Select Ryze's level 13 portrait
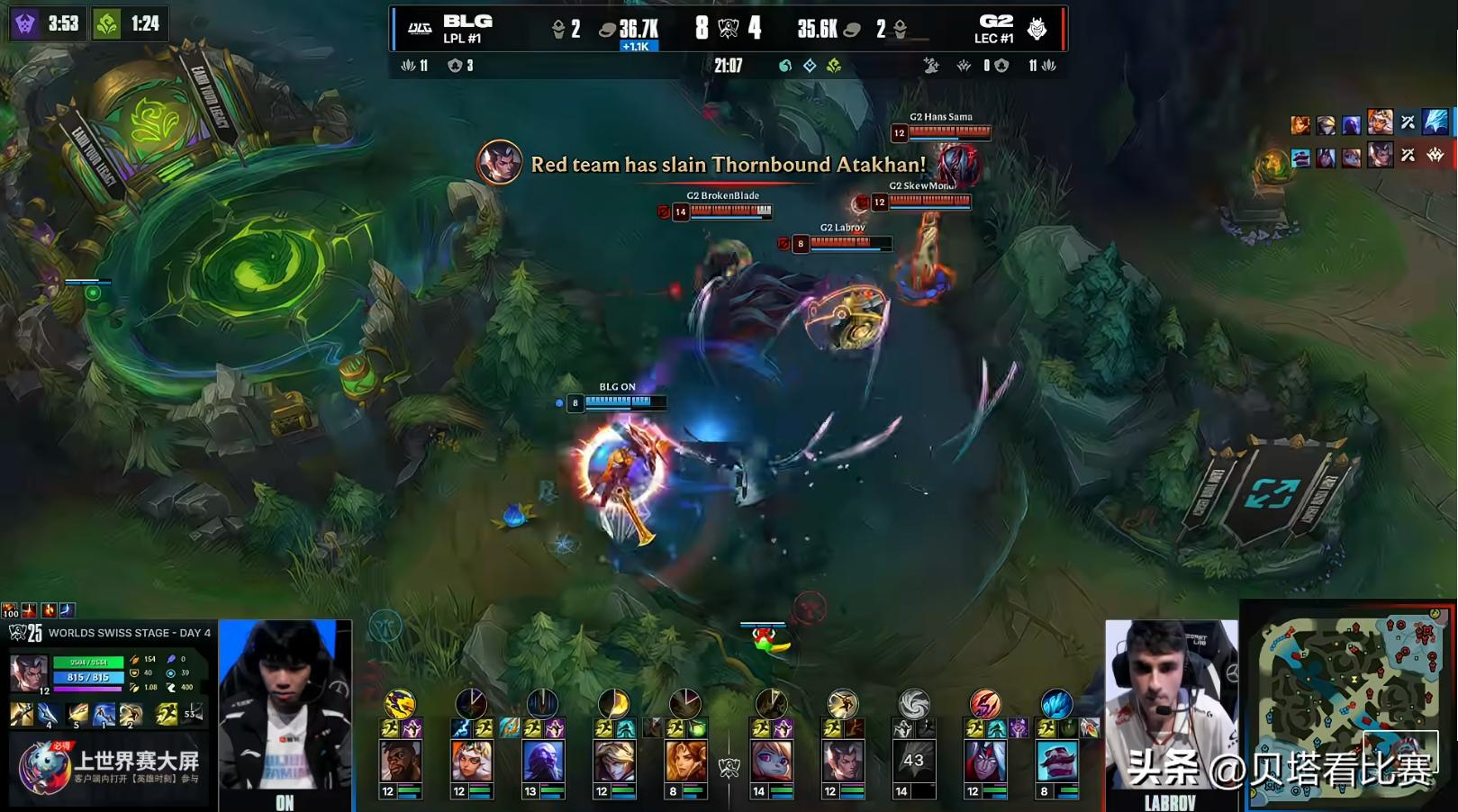Screen dimensions: 1458x812 543,762
